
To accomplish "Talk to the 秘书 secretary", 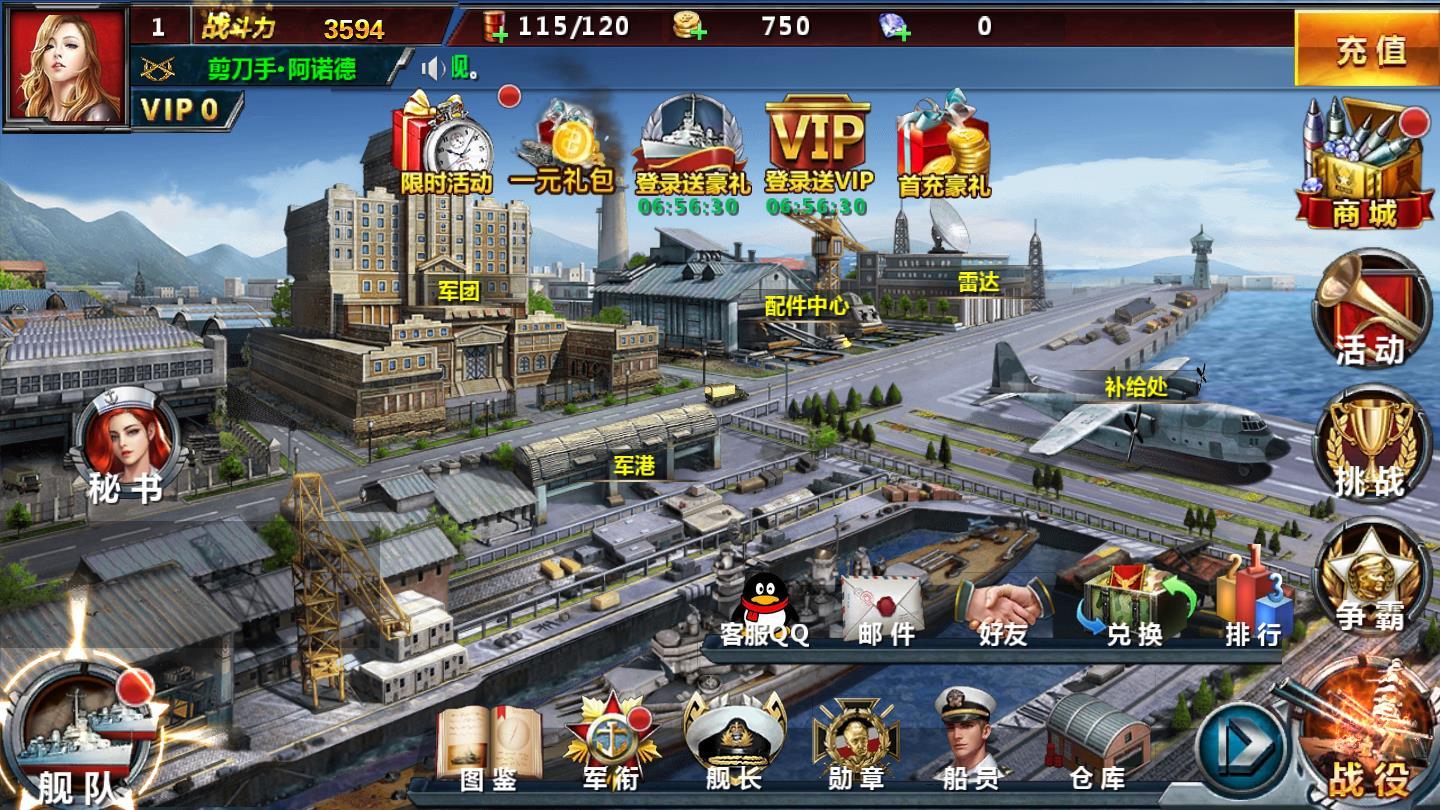I will 128,447.
